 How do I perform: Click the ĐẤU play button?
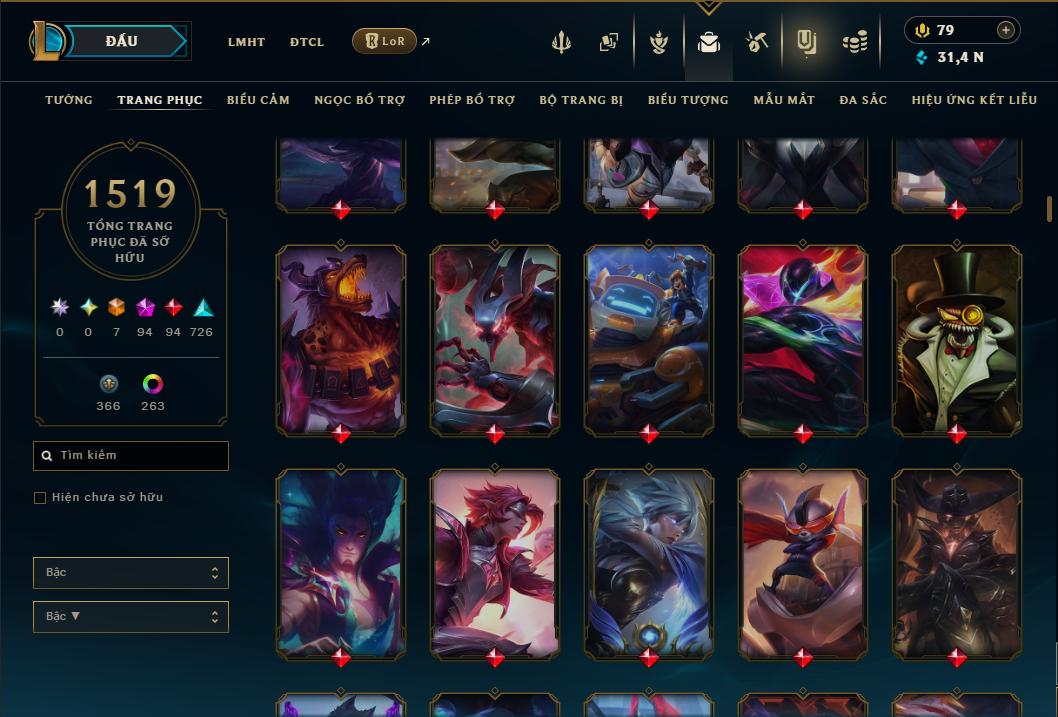(x=122, y=41)
